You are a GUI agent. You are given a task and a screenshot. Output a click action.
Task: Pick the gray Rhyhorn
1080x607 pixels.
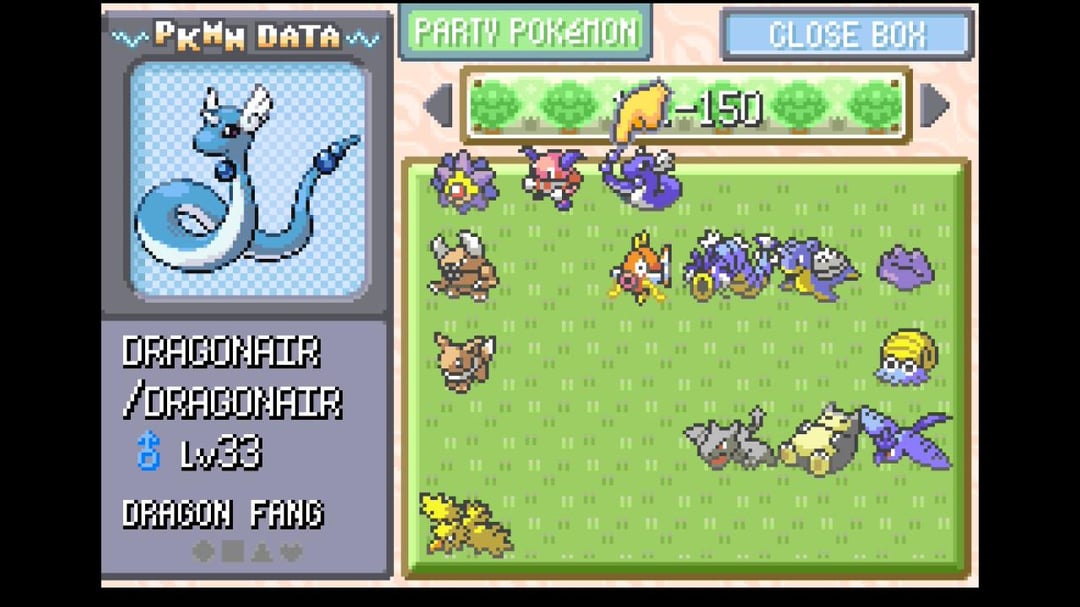click(730, 440)
